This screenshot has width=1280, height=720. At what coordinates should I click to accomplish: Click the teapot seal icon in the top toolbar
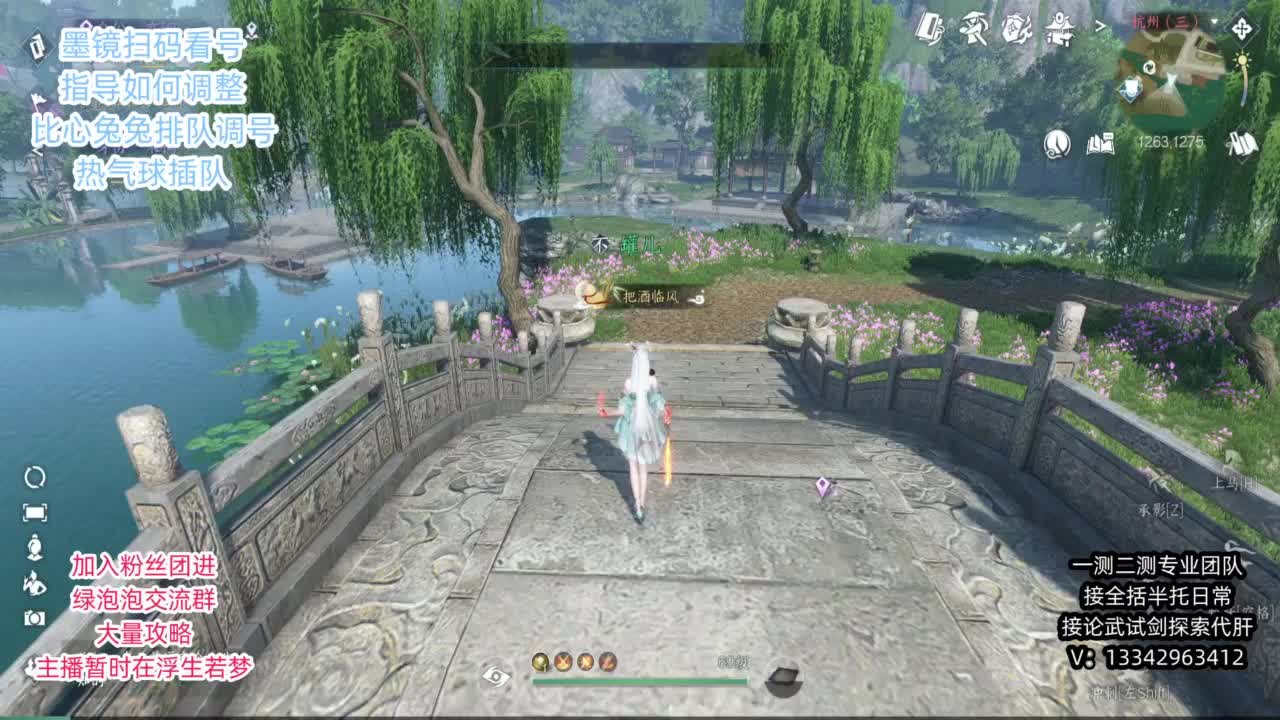tap(1019, 28)
